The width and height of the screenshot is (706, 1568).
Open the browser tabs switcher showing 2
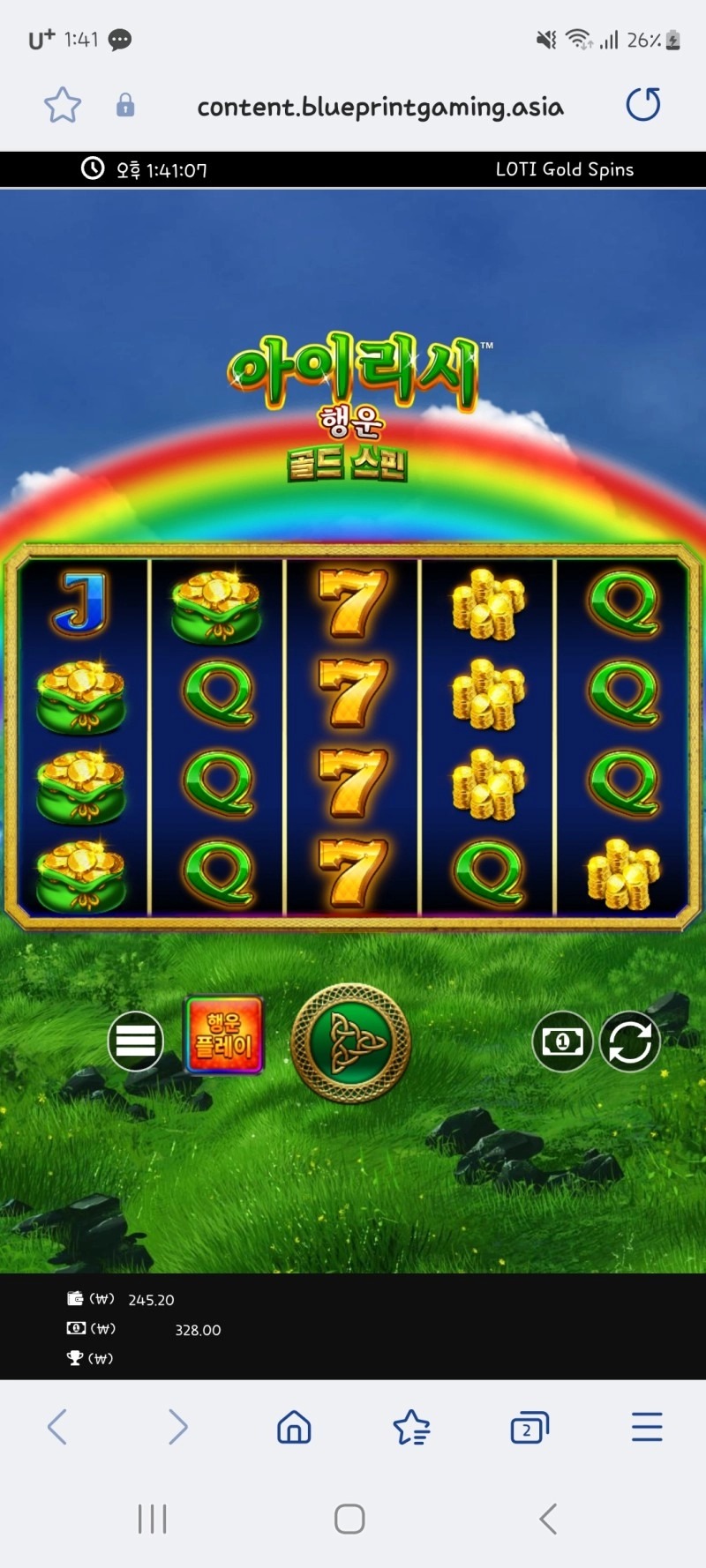(529, 1427)
